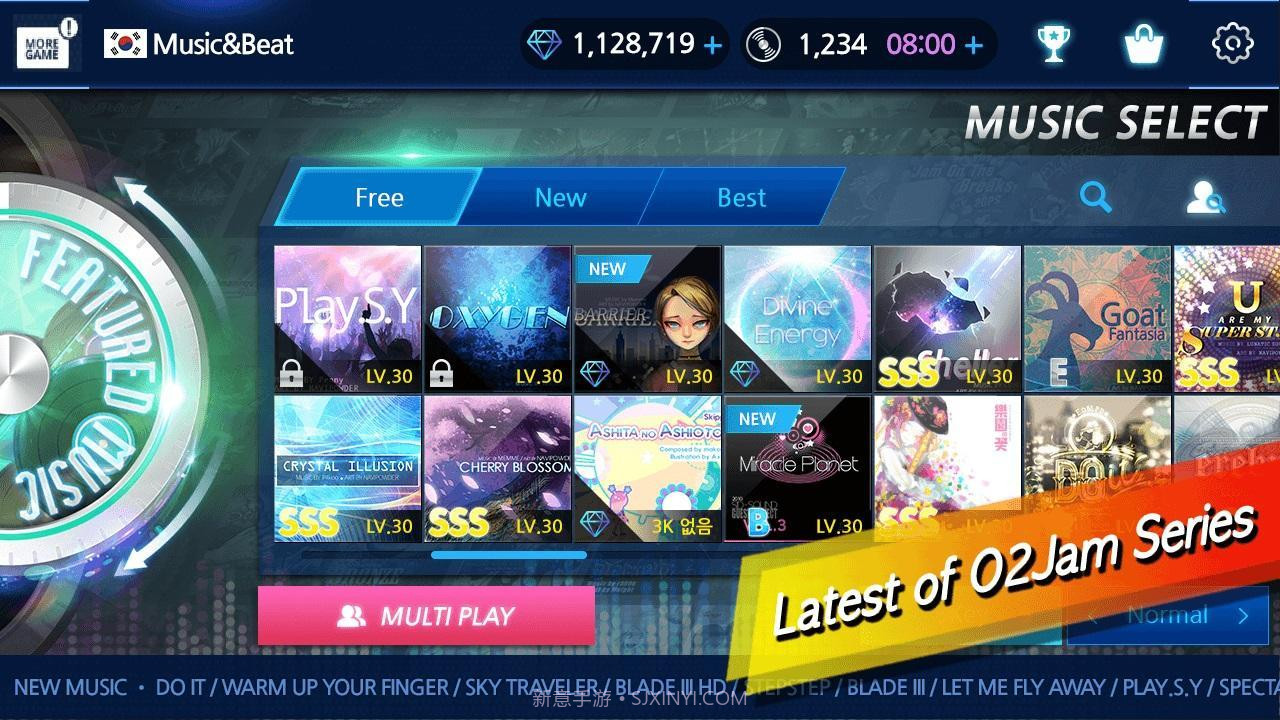Image resolution: width=1280 pixels, height=720 pixels.
Task: Open the player search icon beside the magnifier
Action: click(x=1205, y=199)
